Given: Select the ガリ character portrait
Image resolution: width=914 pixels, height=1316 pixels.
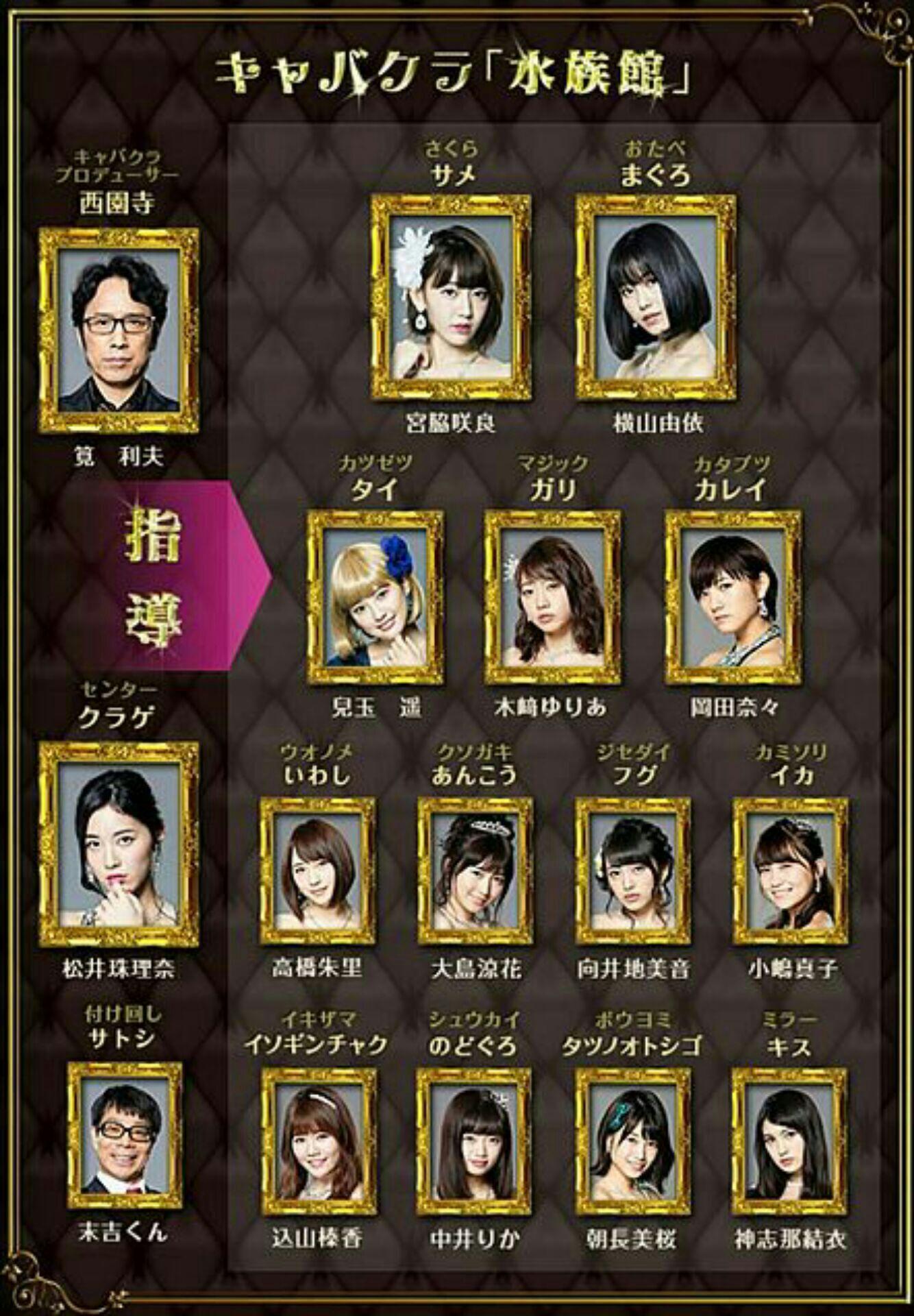Looking at the screenshot, I should [x=552, y=597].
